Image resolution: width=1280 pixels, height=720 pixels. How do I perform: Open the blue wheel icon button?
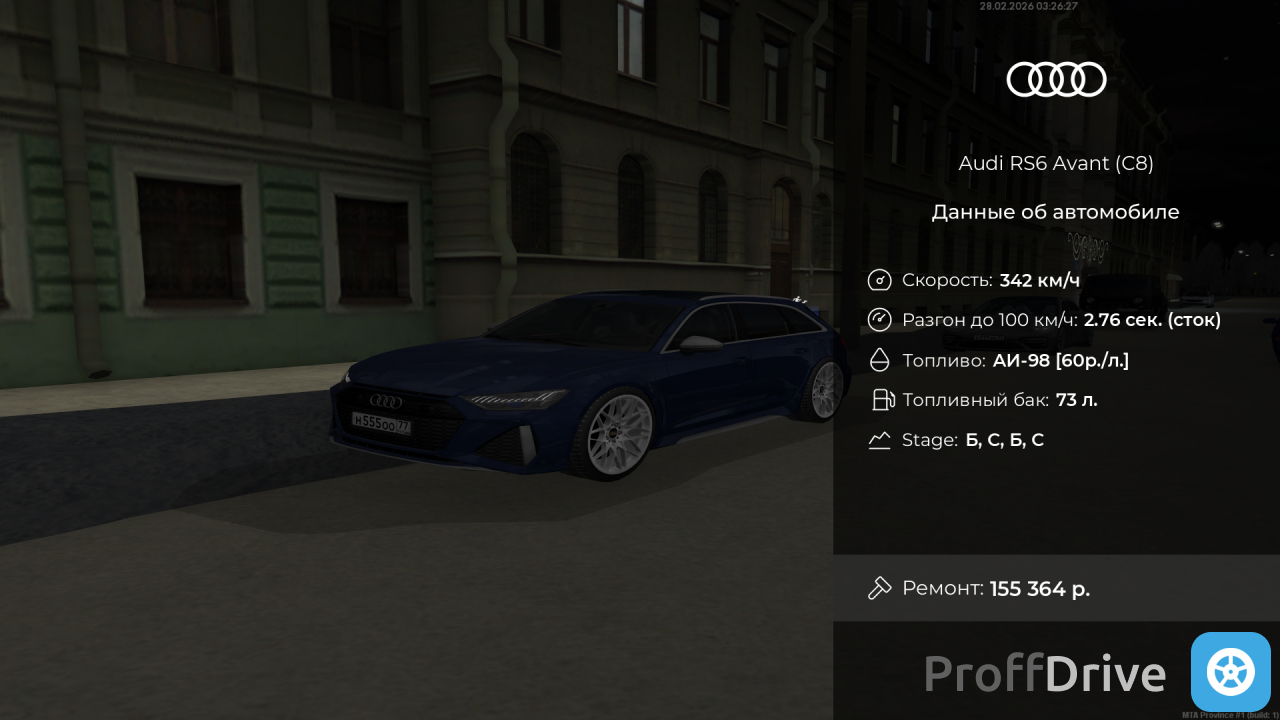click(x=1230, y=672)
